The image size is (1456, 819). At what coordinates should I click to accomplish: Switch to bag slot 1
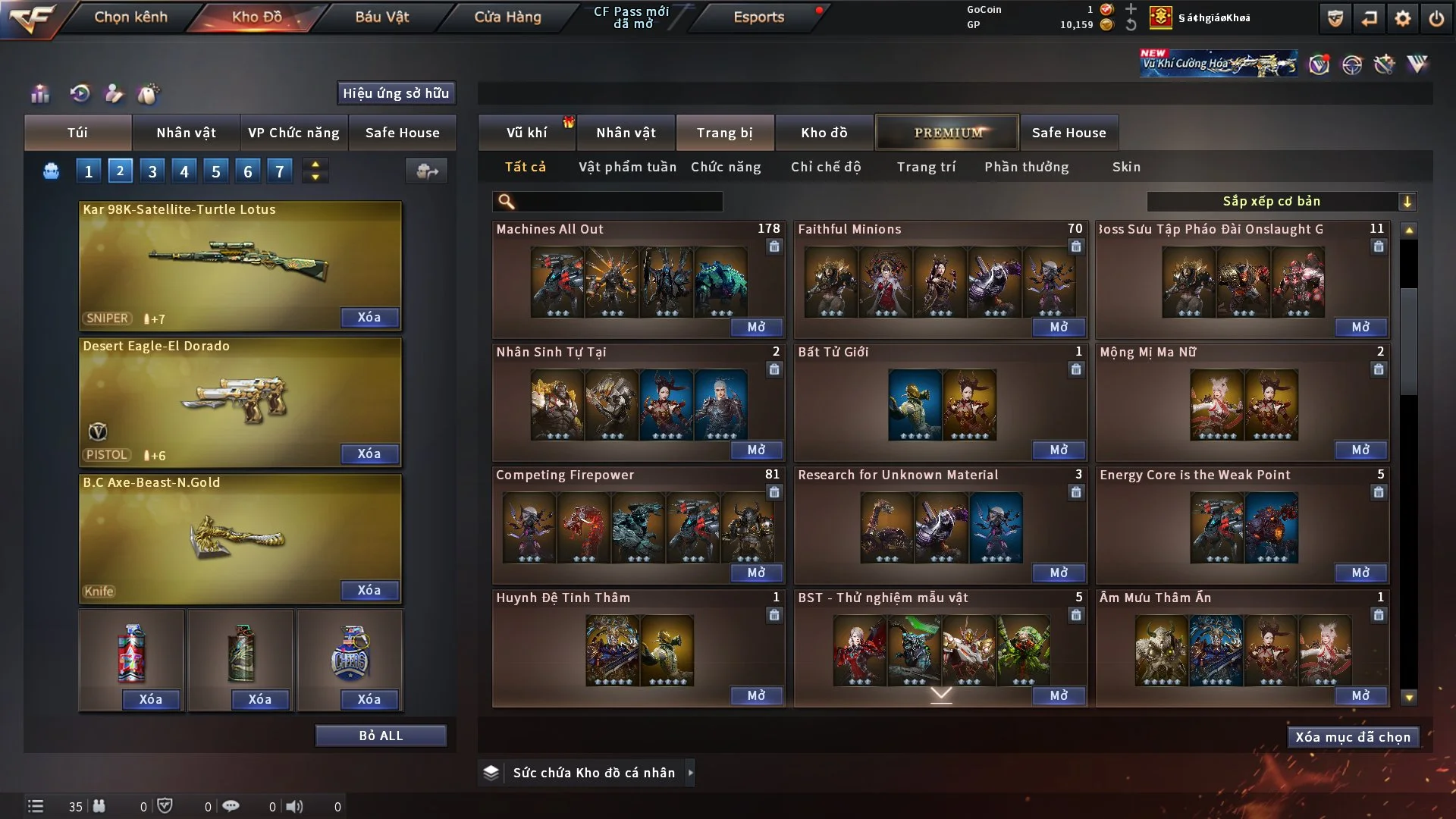(88, 171)
